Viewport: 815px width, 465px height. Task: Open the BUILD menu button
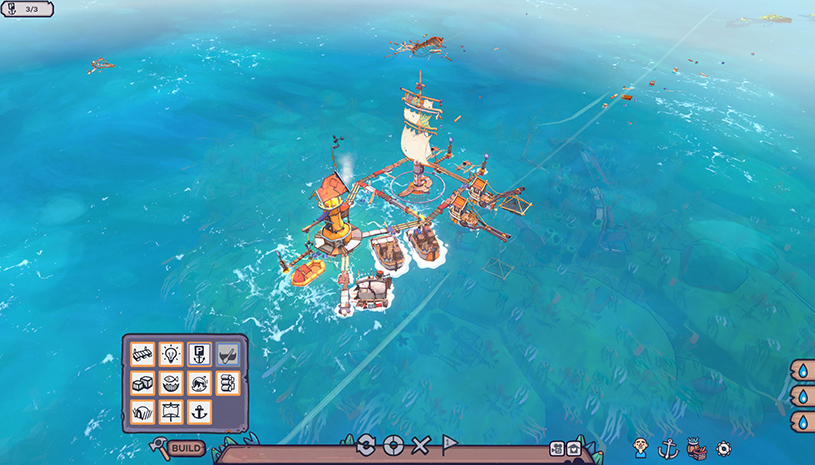(186, 448)
